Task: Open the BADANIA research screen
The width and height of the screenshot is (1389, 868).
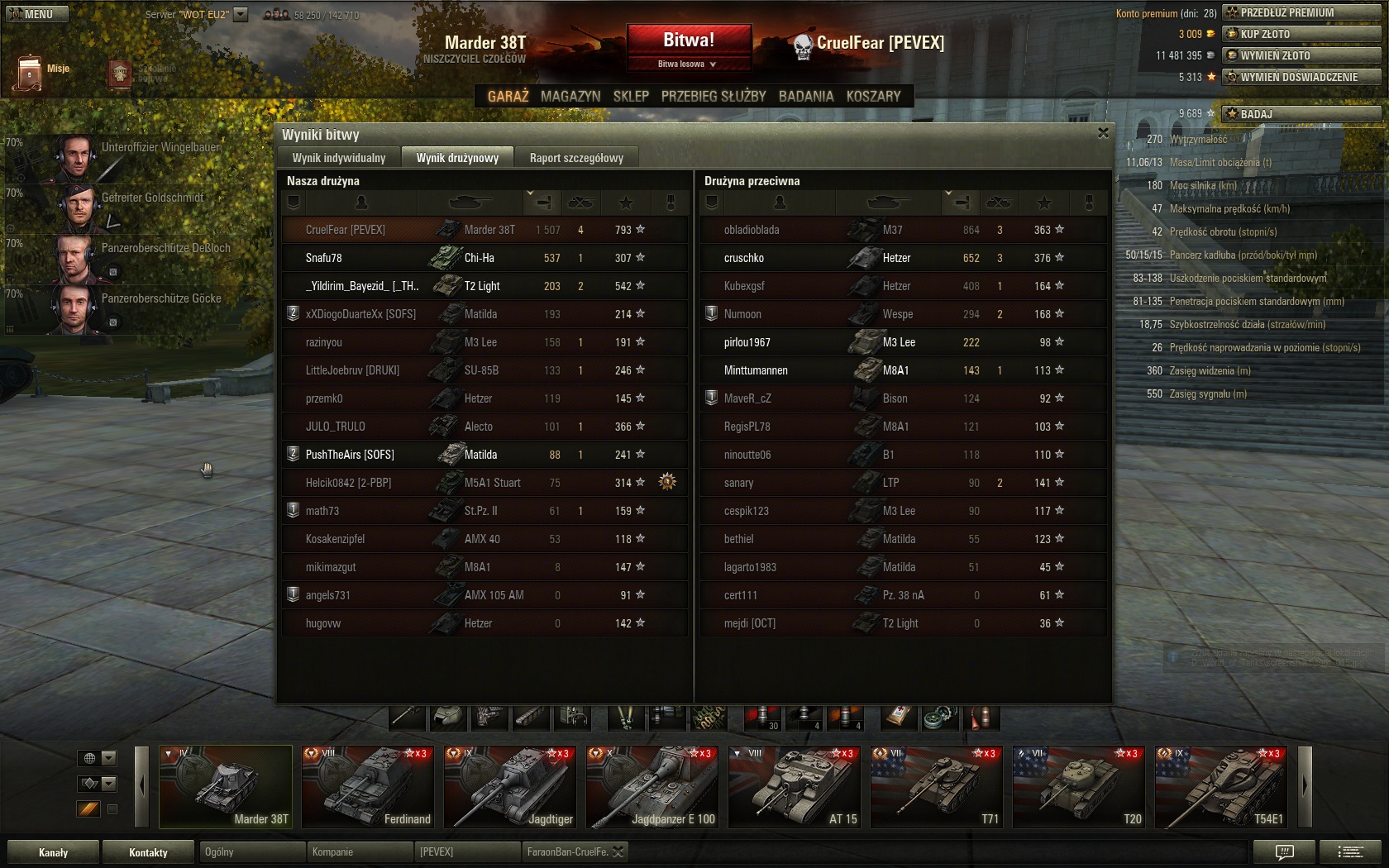Action: [806, 97]
